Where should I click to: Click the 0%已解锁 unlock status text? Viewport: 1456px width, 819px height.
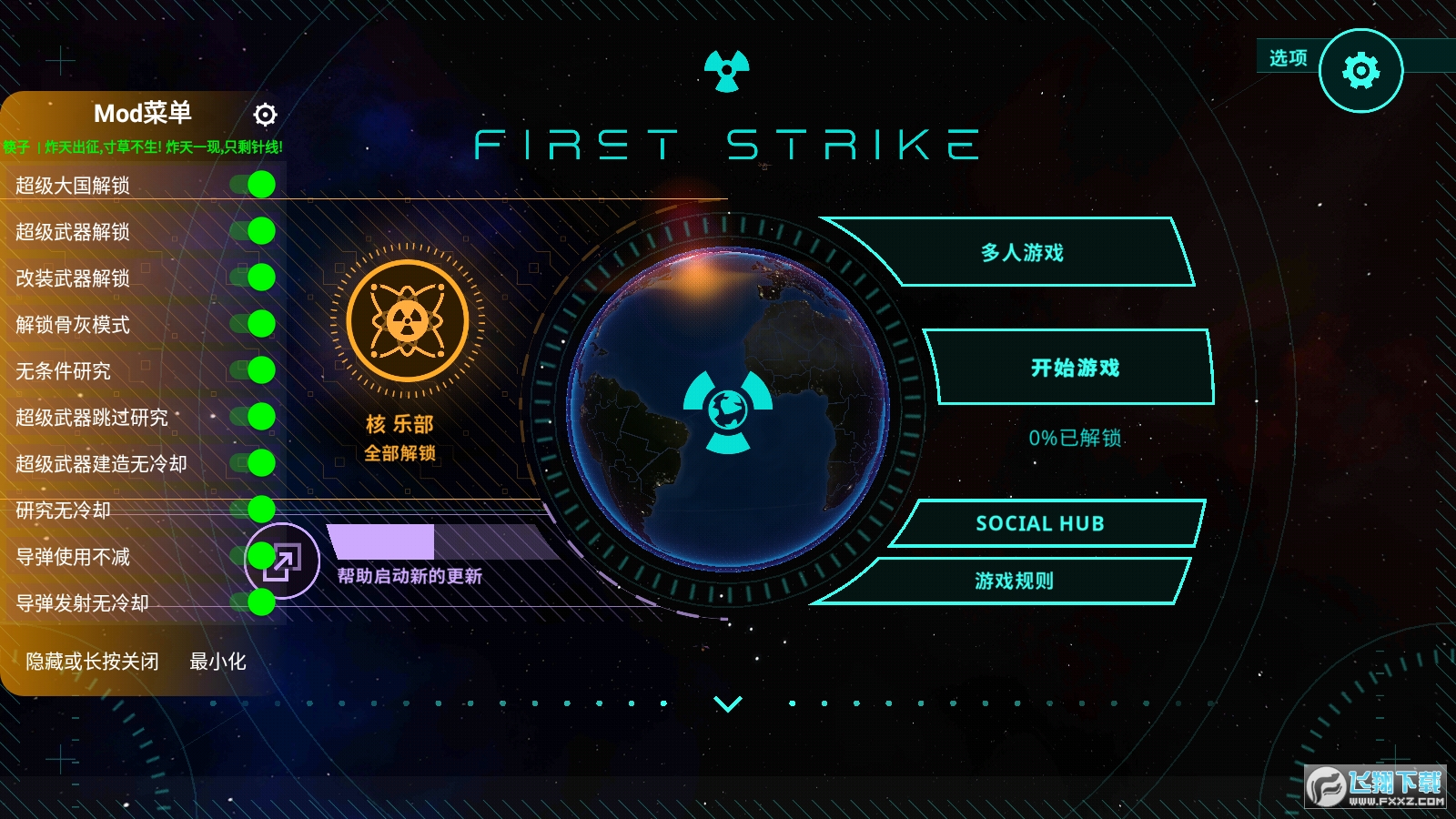pos(1077,439)
